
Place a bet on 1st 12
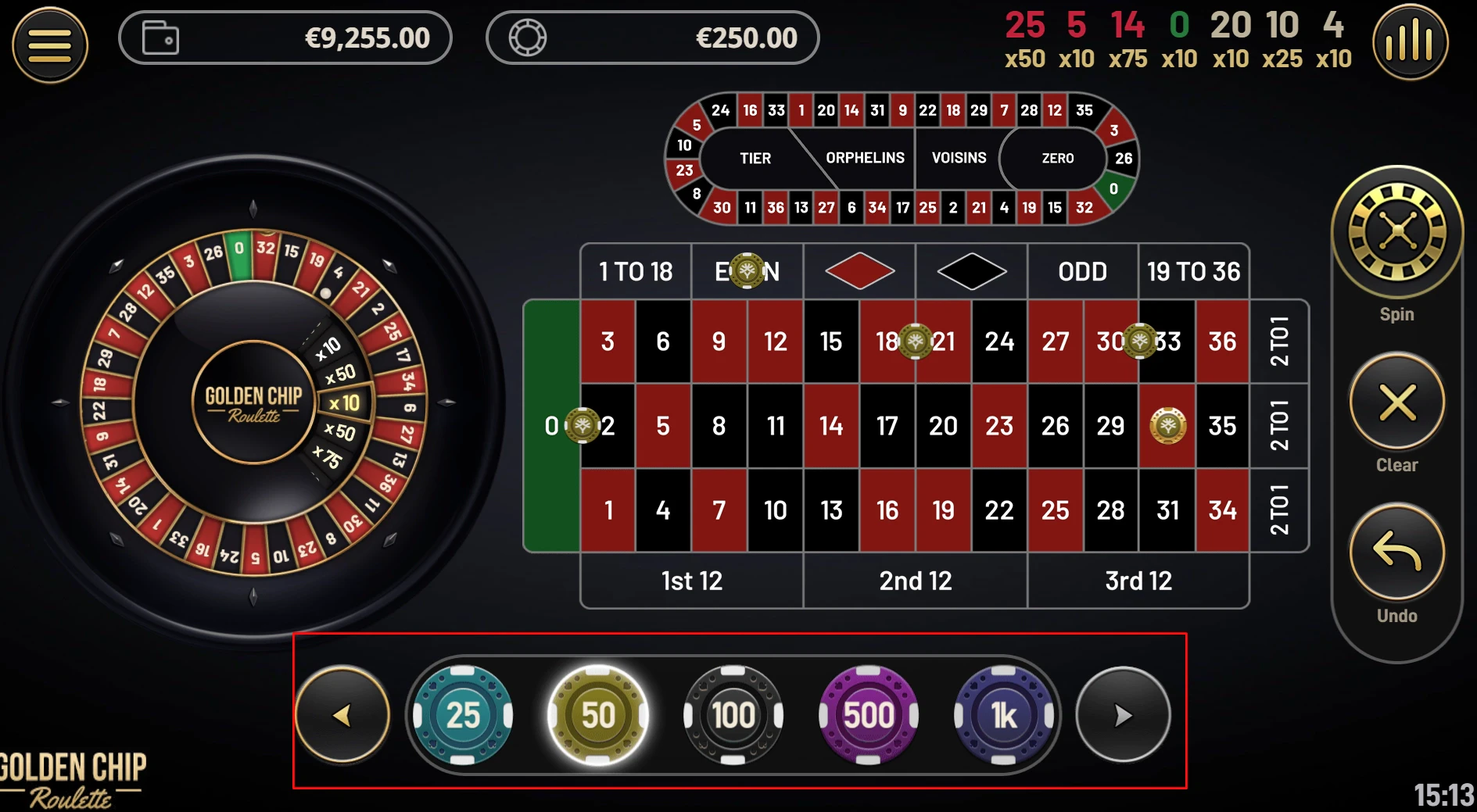tap(692, 581)
